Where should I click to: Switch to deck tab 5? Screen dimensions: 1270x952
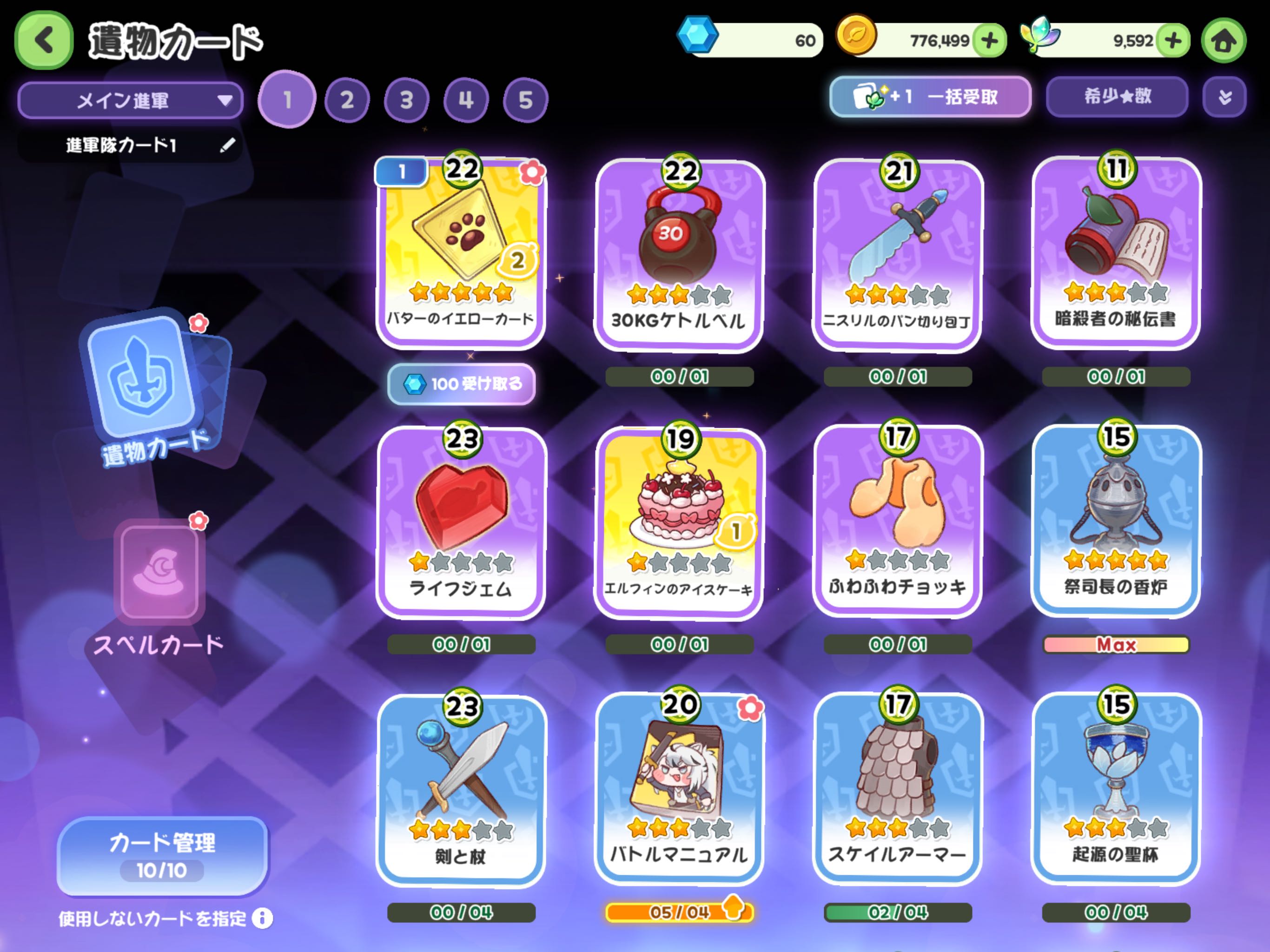525,100
